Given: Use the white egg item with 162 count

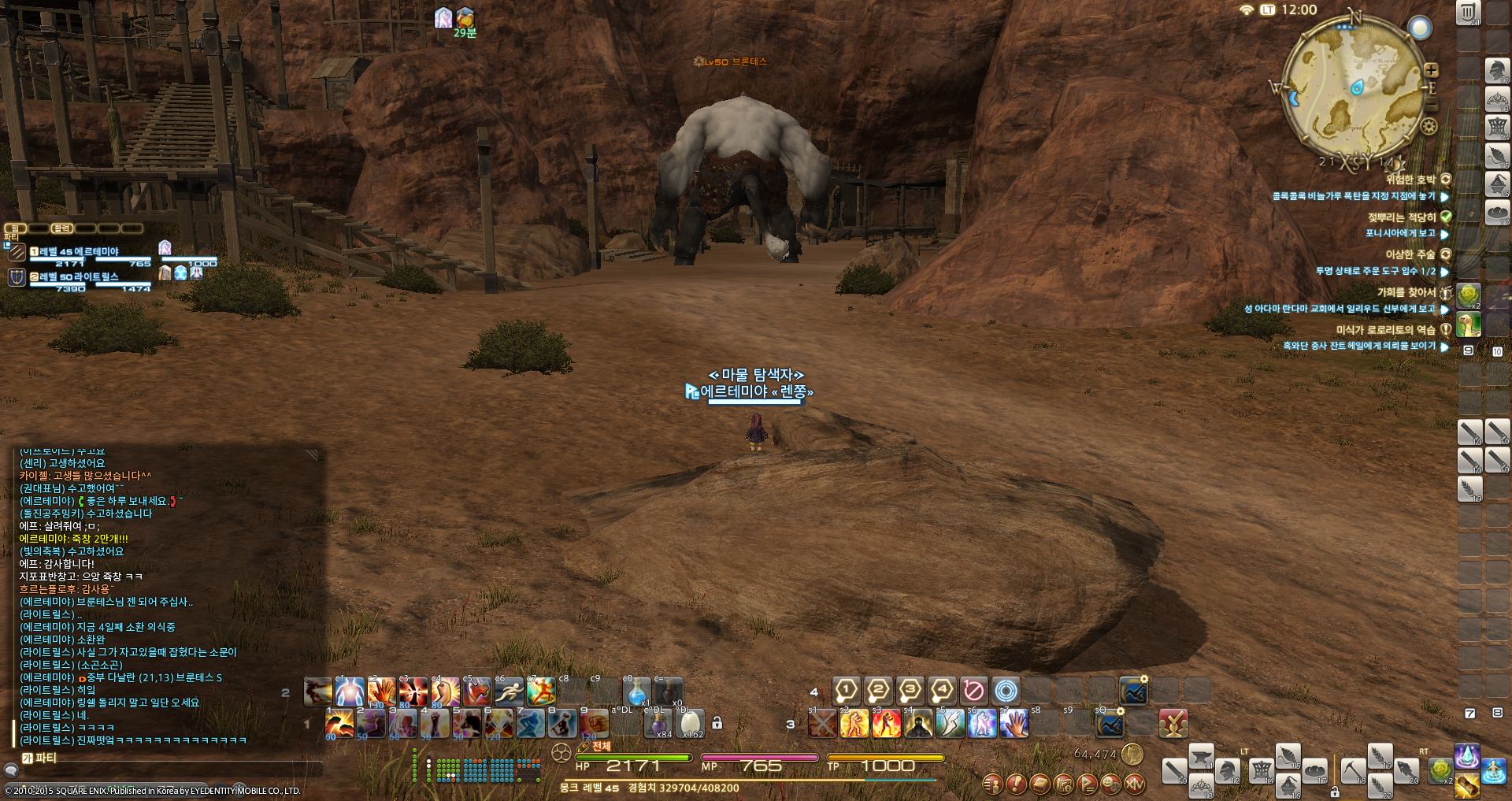Looking at the screenshot, I should [691, 722].
